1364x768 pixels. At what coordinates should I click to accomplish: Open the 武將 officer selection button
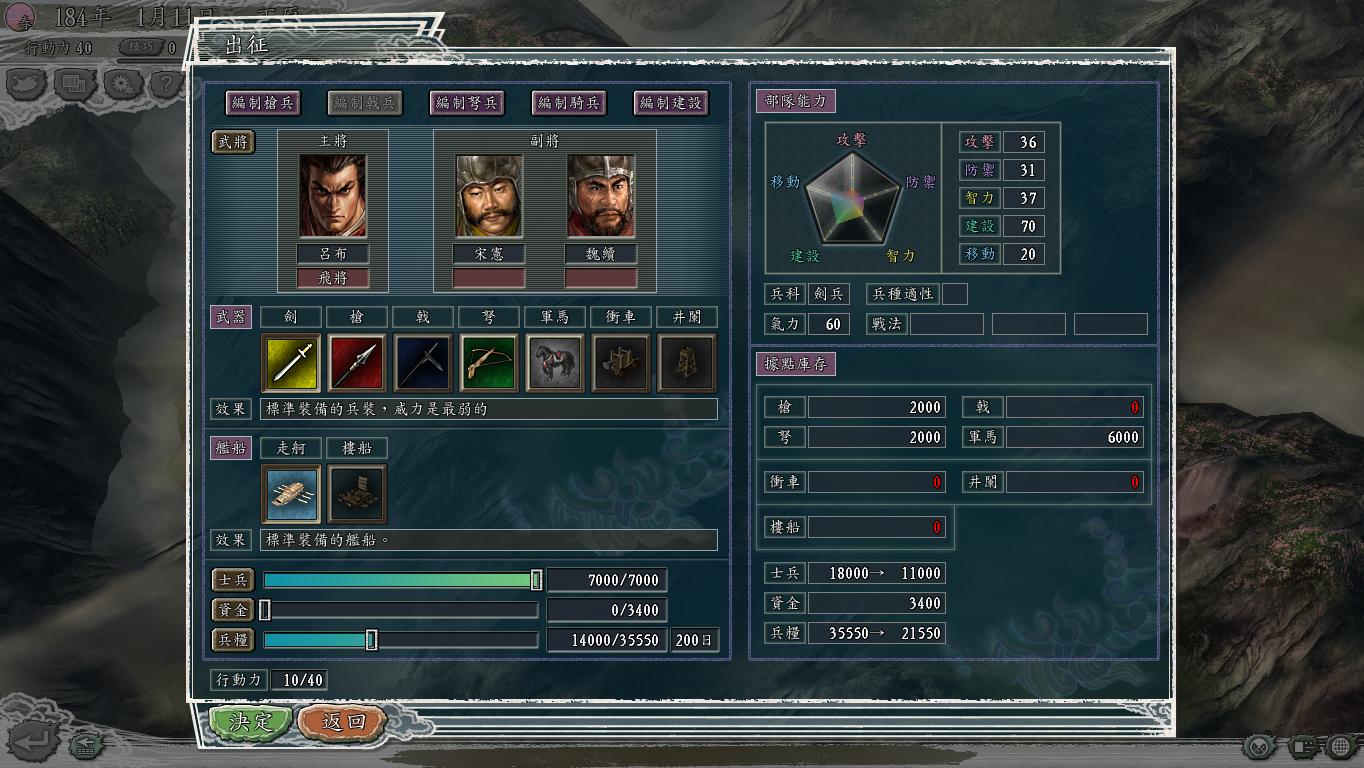[233, 142]
